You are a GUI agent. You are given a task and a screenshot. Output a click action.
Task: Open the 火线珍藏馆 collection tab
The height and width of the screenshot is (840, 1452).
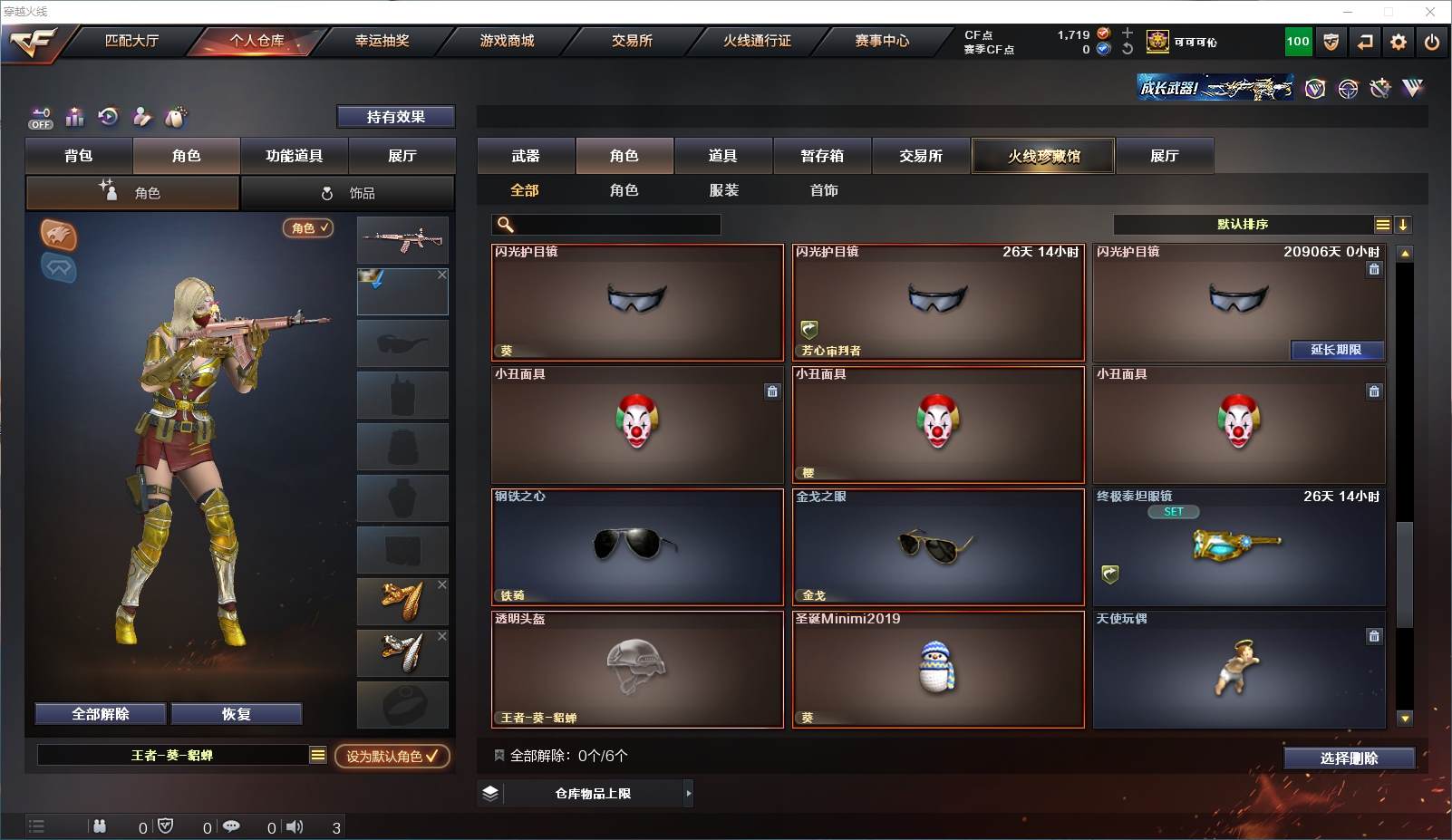1043,156
